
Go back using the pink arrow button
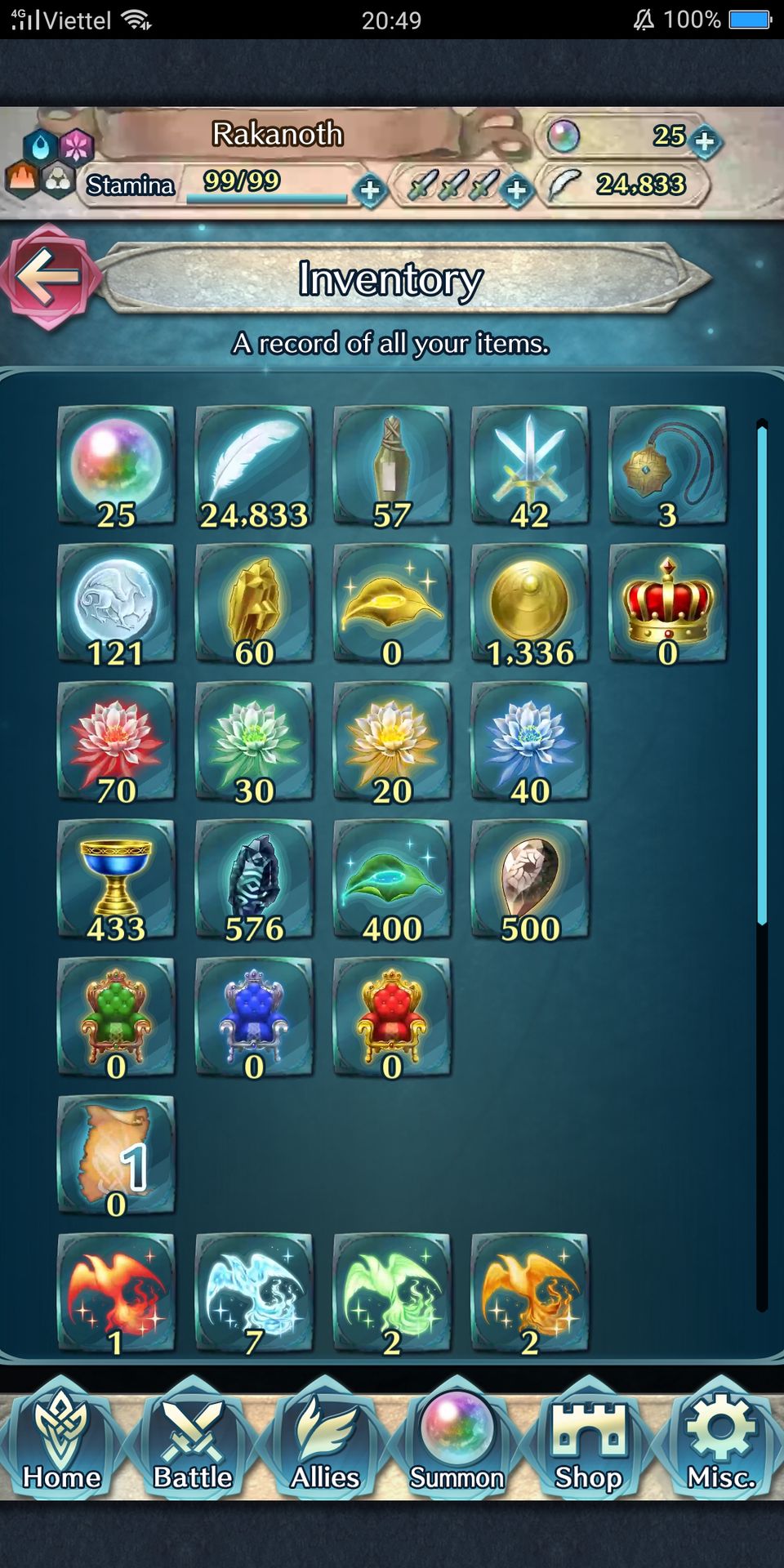(49, 277)
